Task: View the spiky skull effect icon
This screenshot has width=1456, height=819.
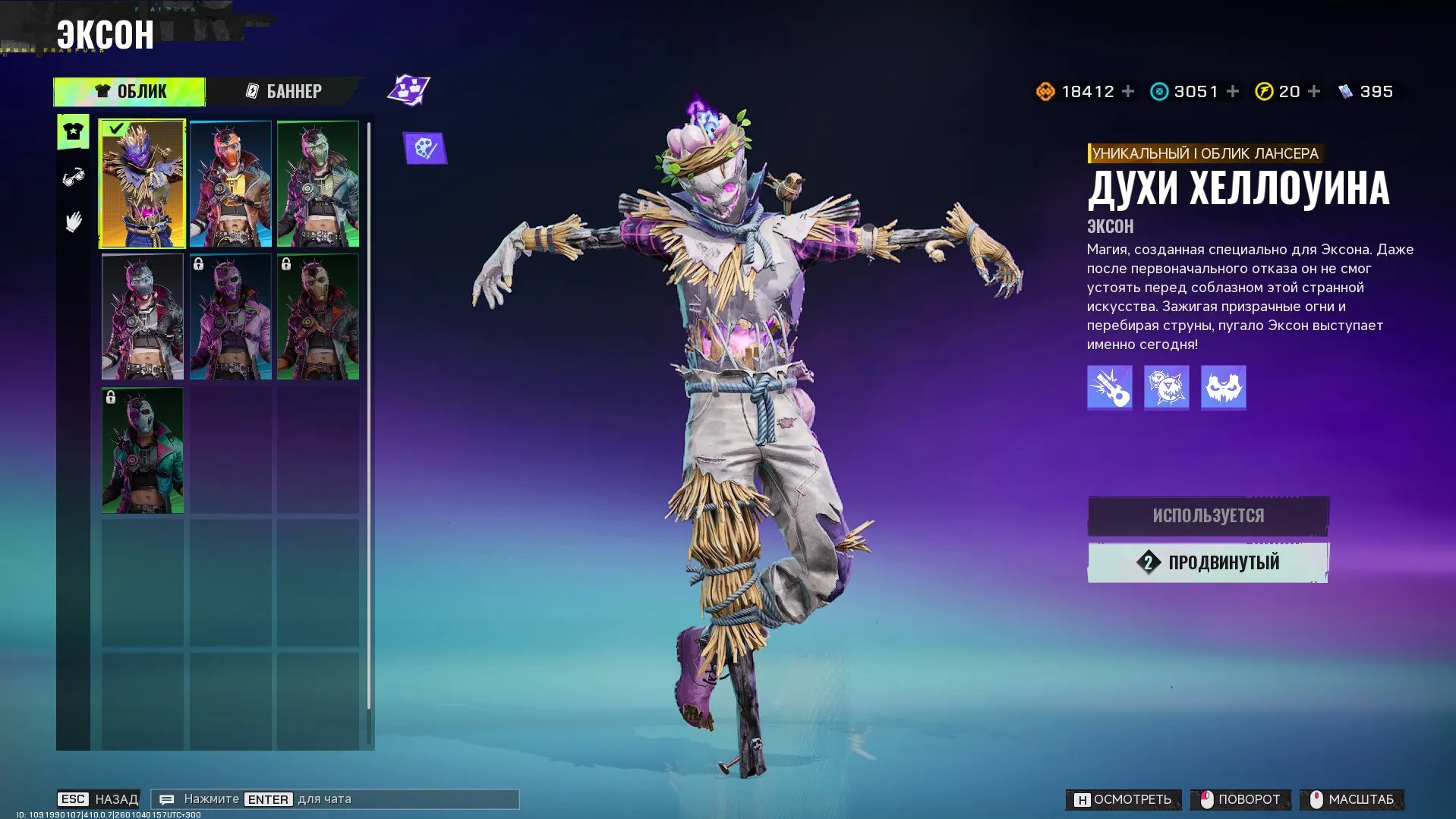Action: tap(1166, 387)
